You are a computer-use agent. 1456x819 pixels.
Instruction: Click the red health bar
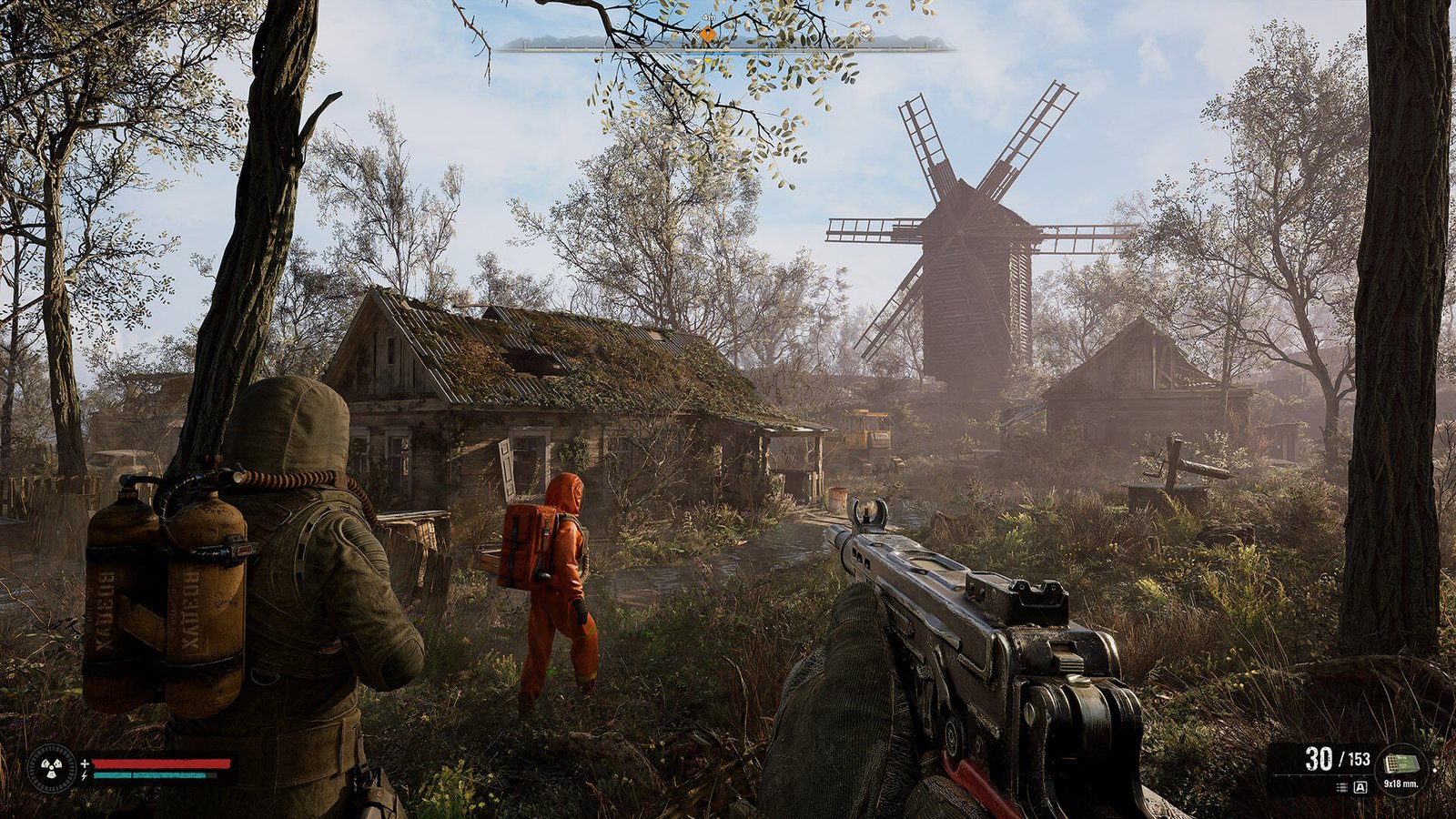161,763
